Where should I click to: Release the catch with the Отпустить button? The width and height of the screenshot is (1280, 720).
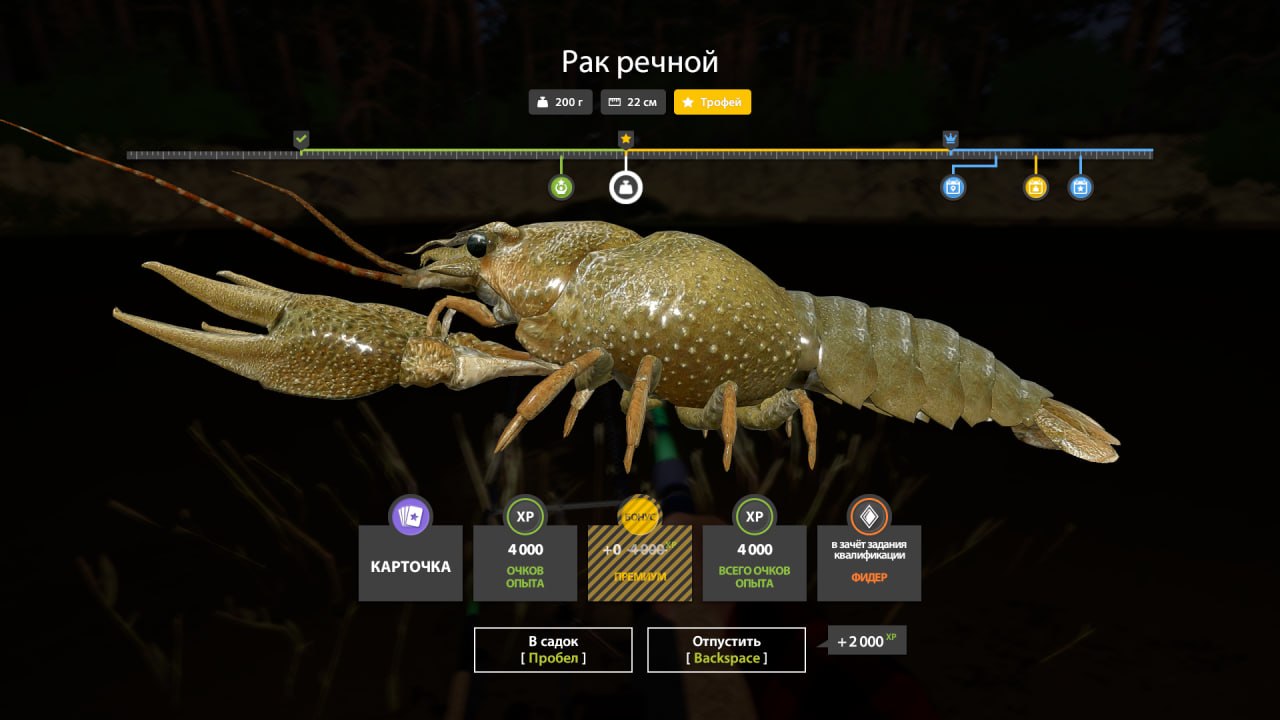pos(726,649)
